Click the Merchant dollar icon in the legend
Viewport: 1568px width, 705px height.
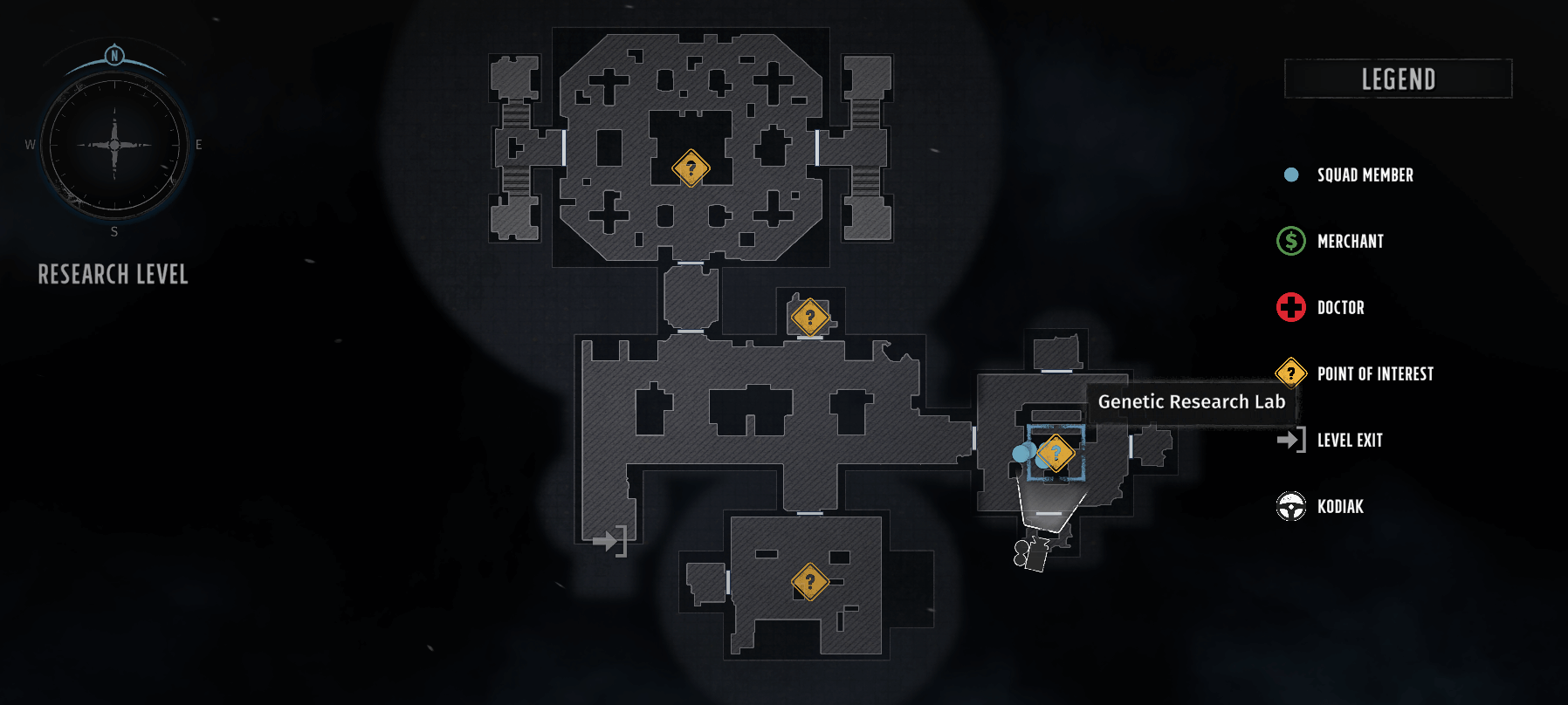(x=1289, y=241)
